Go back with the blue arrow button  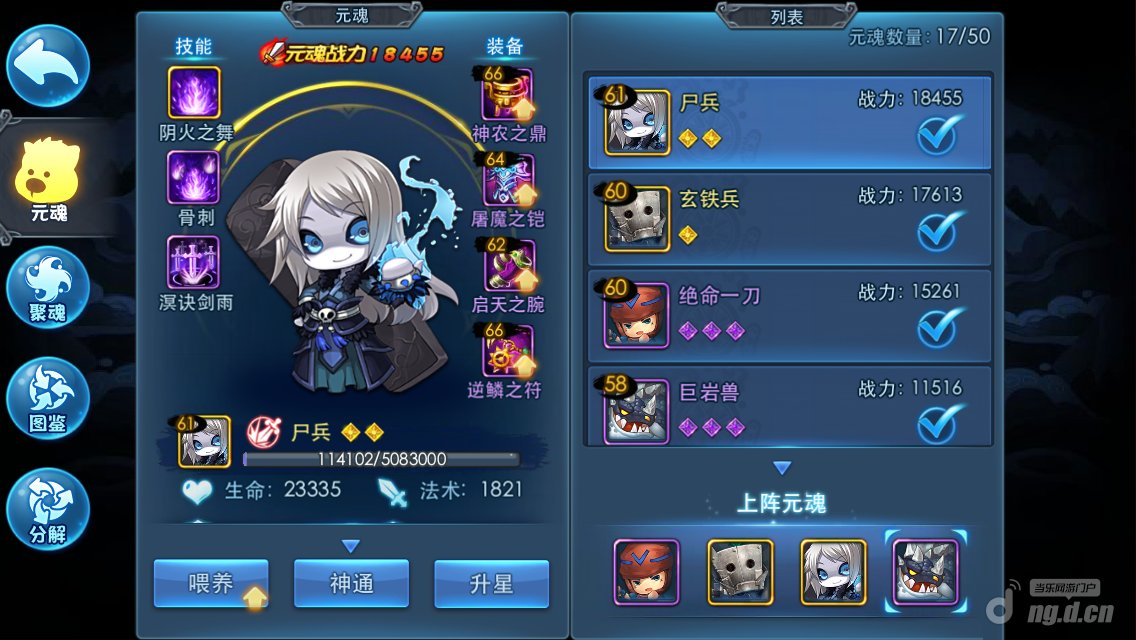point(48,66)
